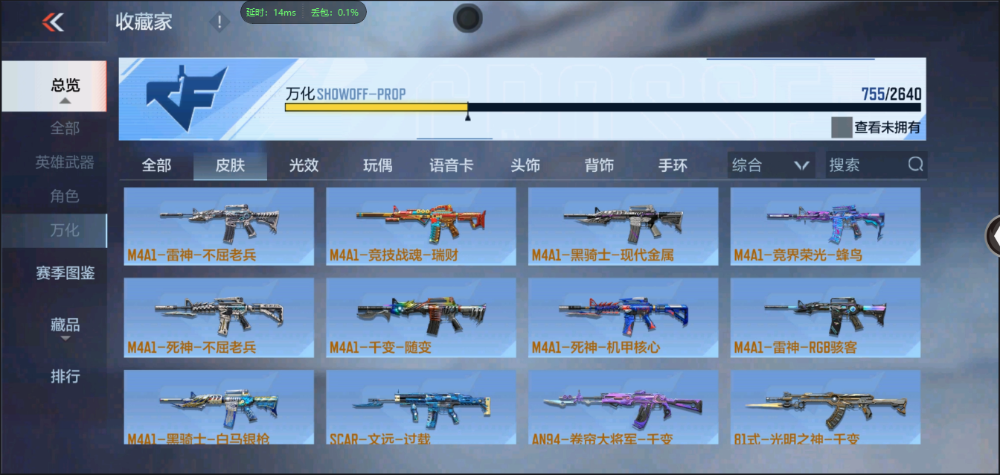Show the 语音卡 category tab
This screenshot has height=475, width=1000.
click(x=451, y=165)
